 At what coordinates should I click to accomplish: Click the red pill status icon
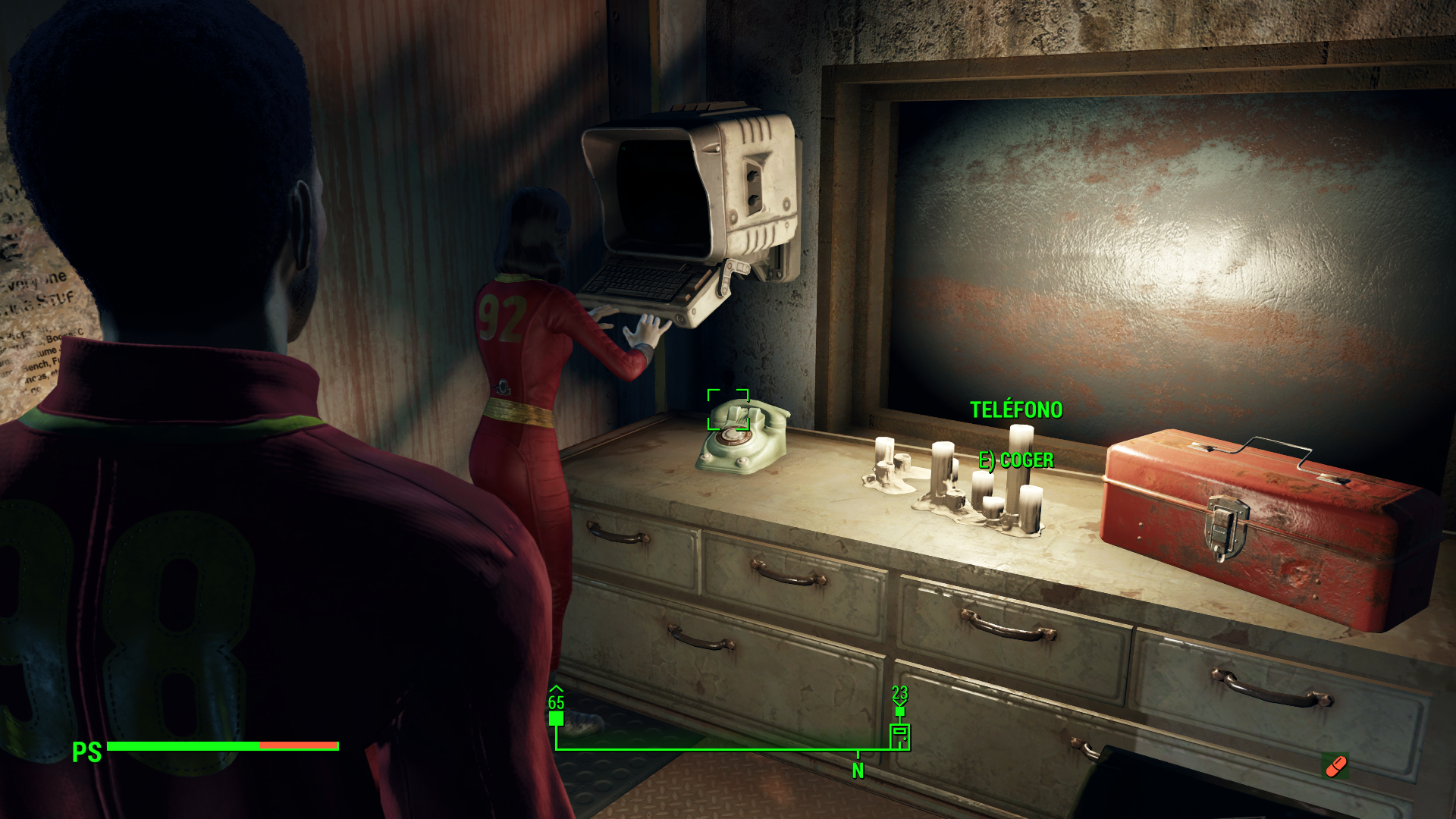1335,766
